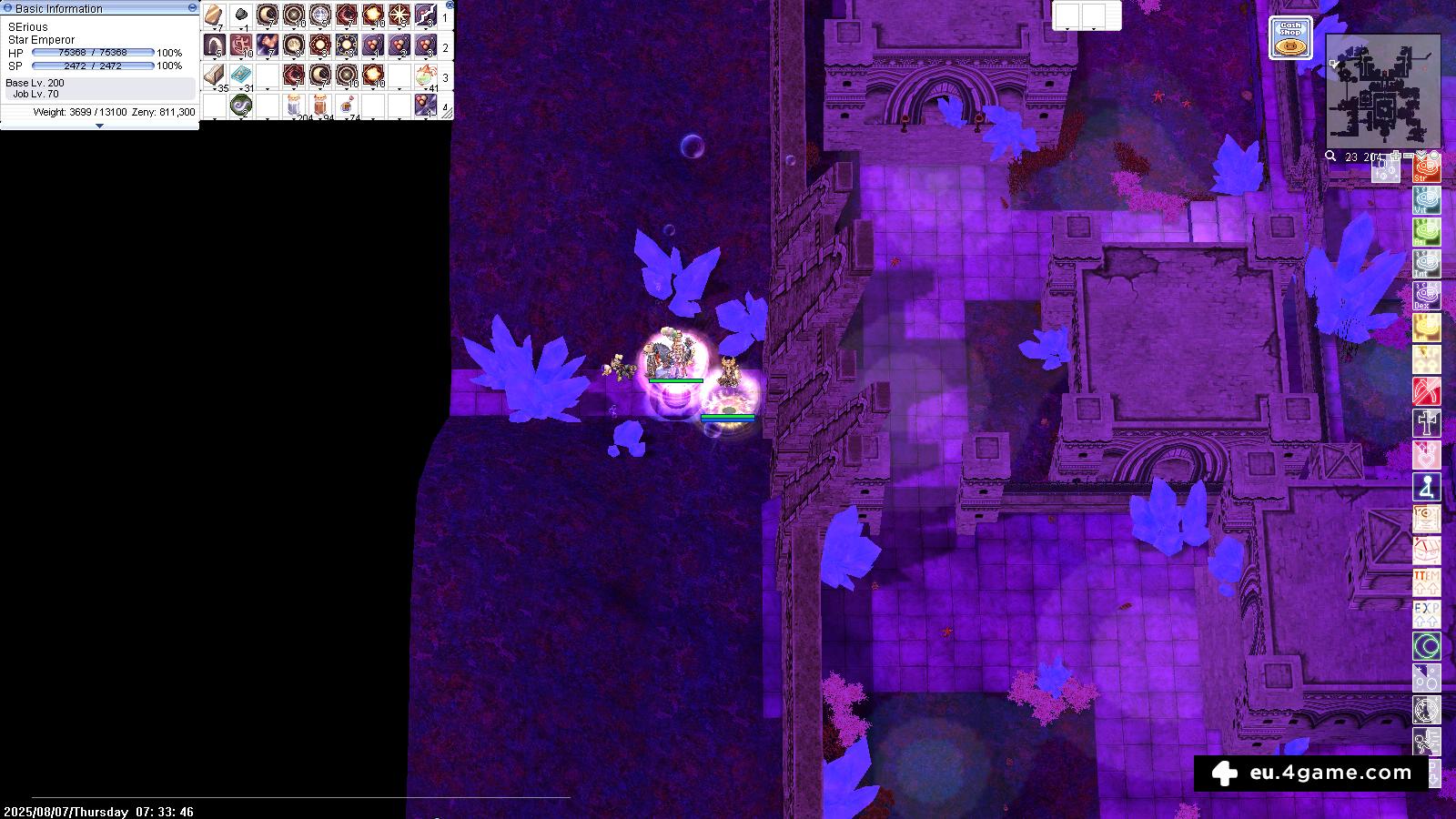This screenshot has height=819, width=1456.
Task: Zoom in the minimap with plus button
Action: pos(1395,157)
